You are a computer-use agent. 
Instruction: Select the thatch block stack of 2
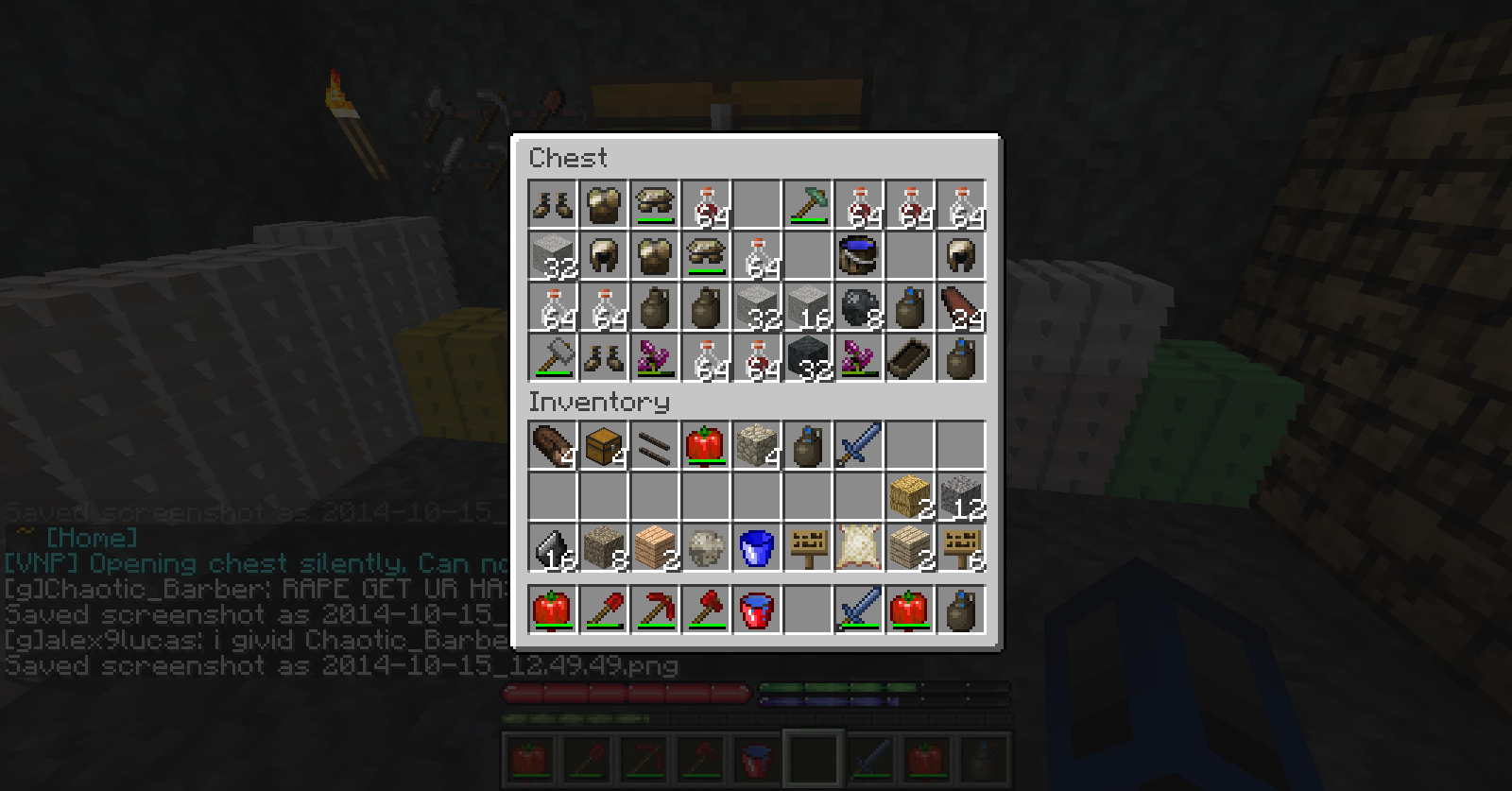pyautogui.click(x=910, y=497)
